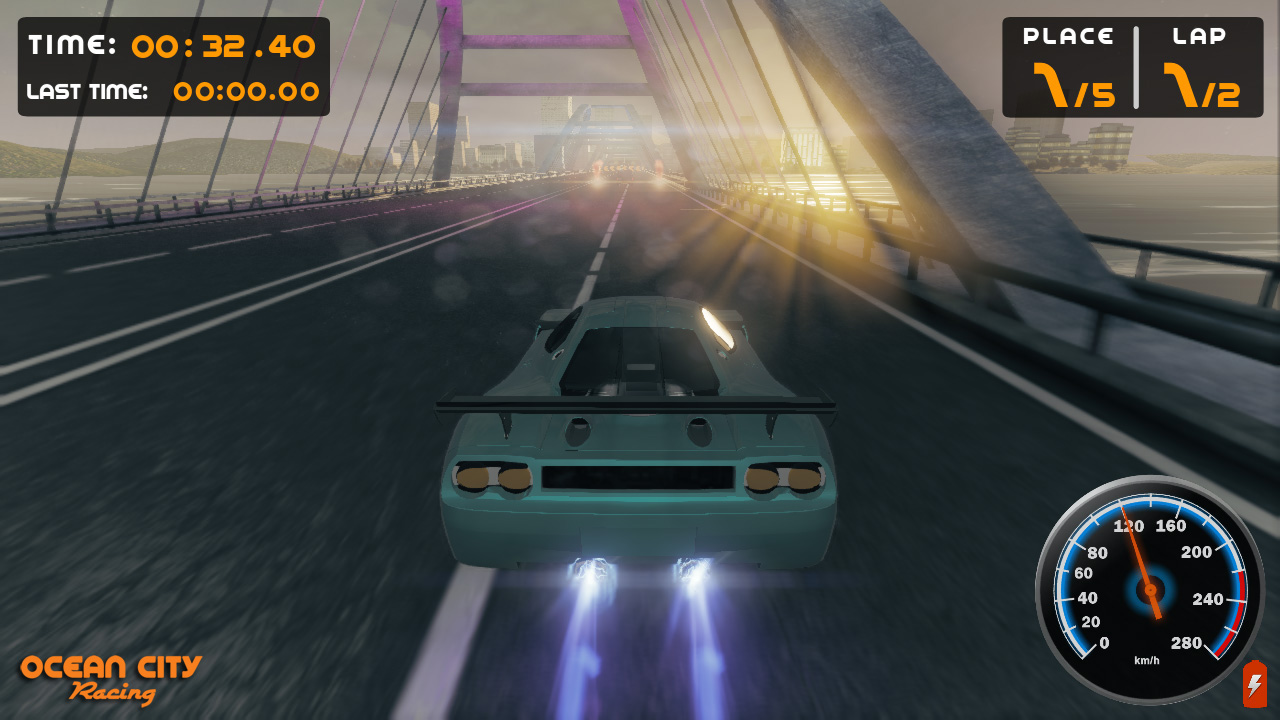Click the LAP counter showing 1/2
Image resolution: width=1280 pixels, height=720 pixels.
click(1200, 85)
